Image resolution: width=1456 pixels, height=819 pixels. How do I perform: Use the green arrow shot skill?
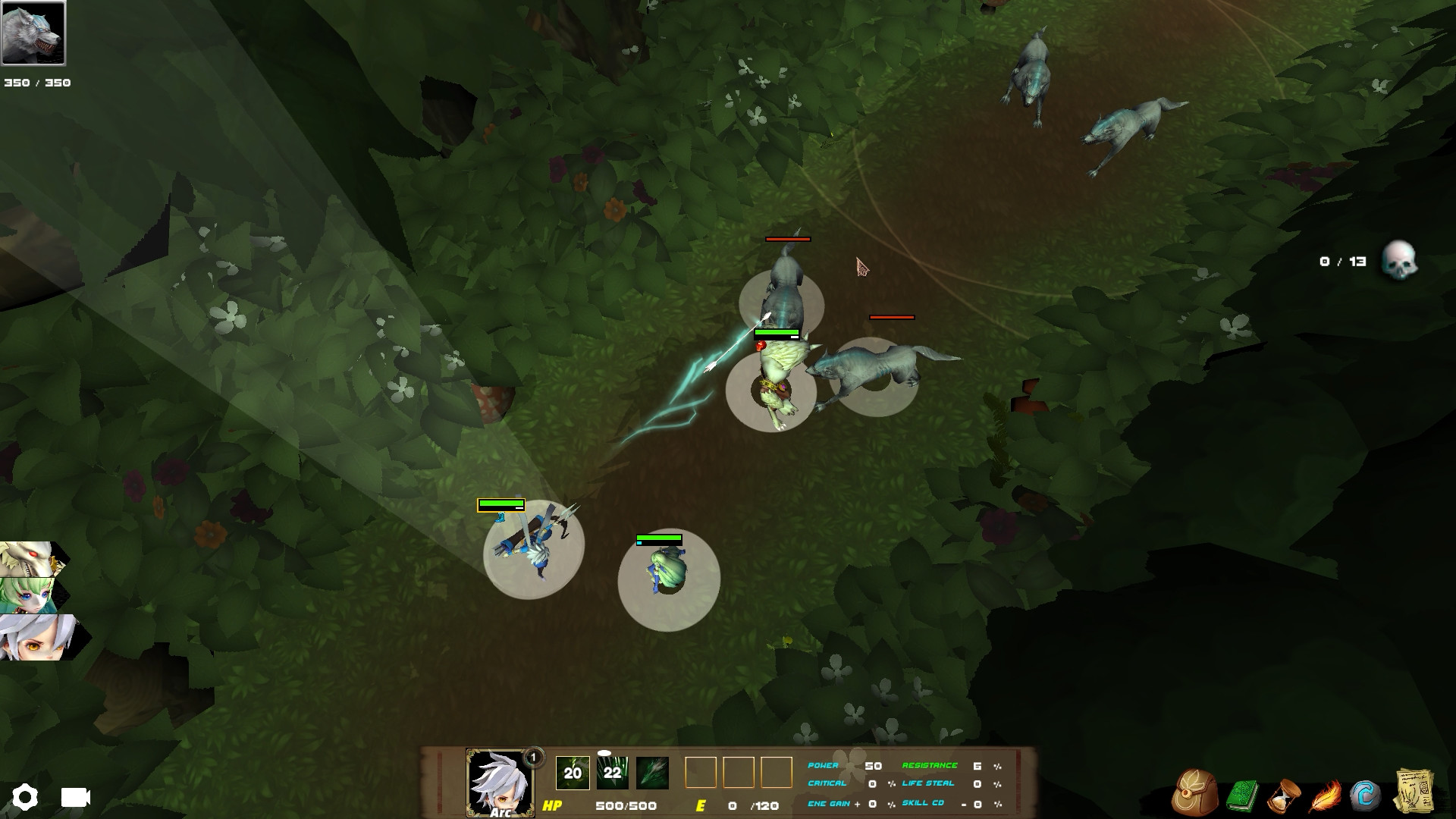point(651,773)
